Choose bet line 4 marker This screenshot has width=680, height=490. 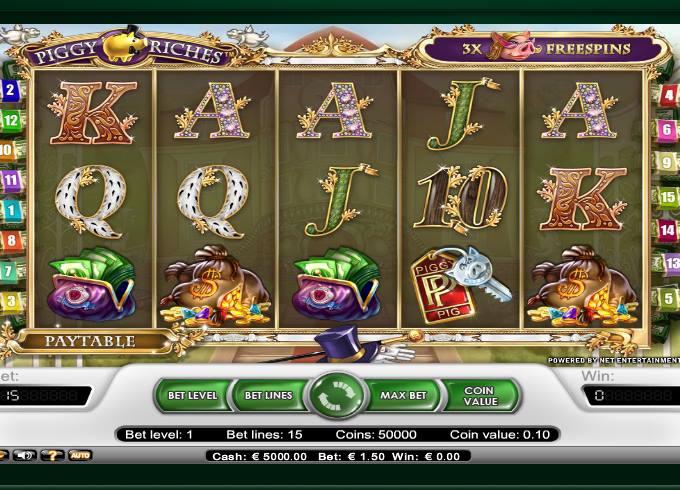666,97
